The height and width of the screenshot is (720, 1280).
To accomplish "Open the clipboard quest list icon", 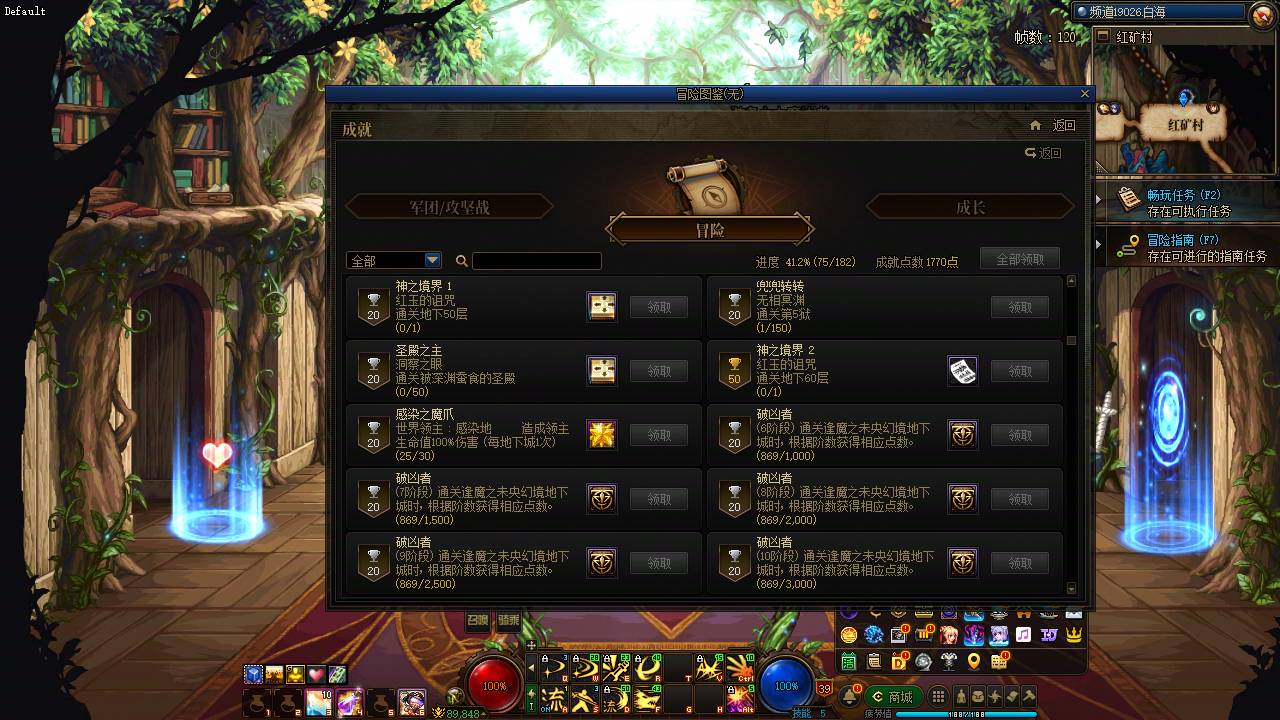I will click(874, 660).
